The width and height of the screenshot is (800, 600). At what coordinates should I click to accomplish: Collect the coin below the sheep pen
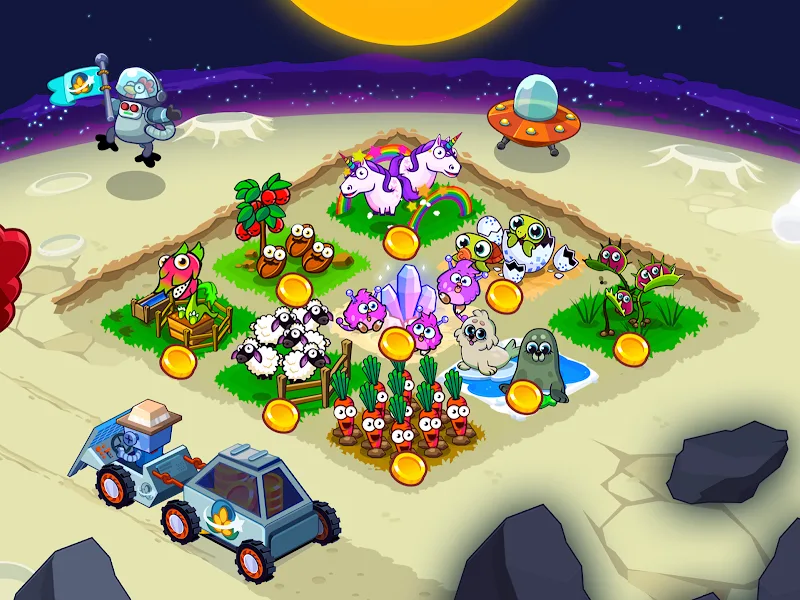(282, 411)
